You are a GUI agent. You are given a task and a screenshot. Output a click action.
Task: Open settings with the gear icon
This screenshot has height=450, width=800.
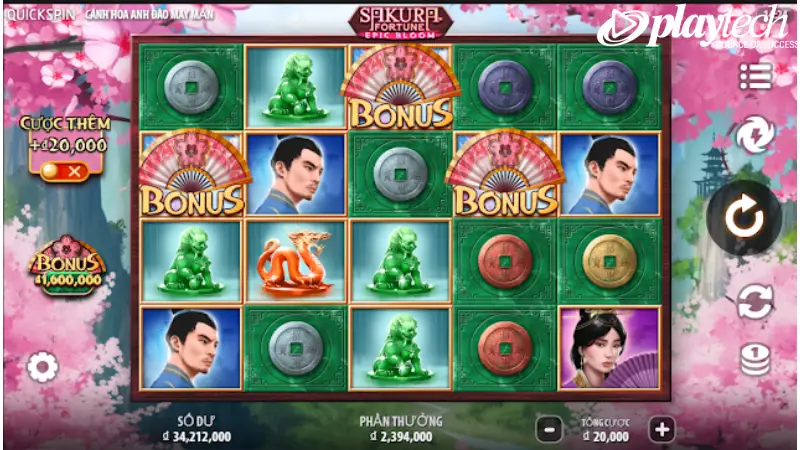[x=42, y=367]
